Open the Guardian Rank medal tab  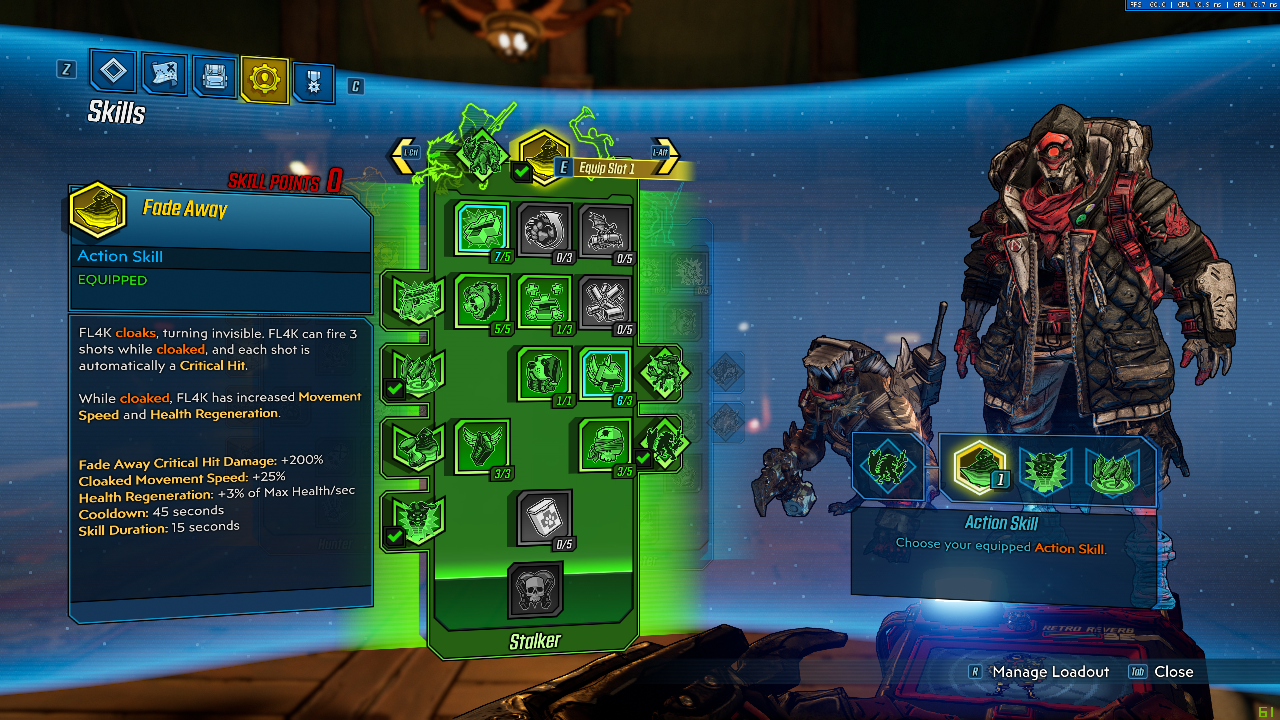pos(314,82)
